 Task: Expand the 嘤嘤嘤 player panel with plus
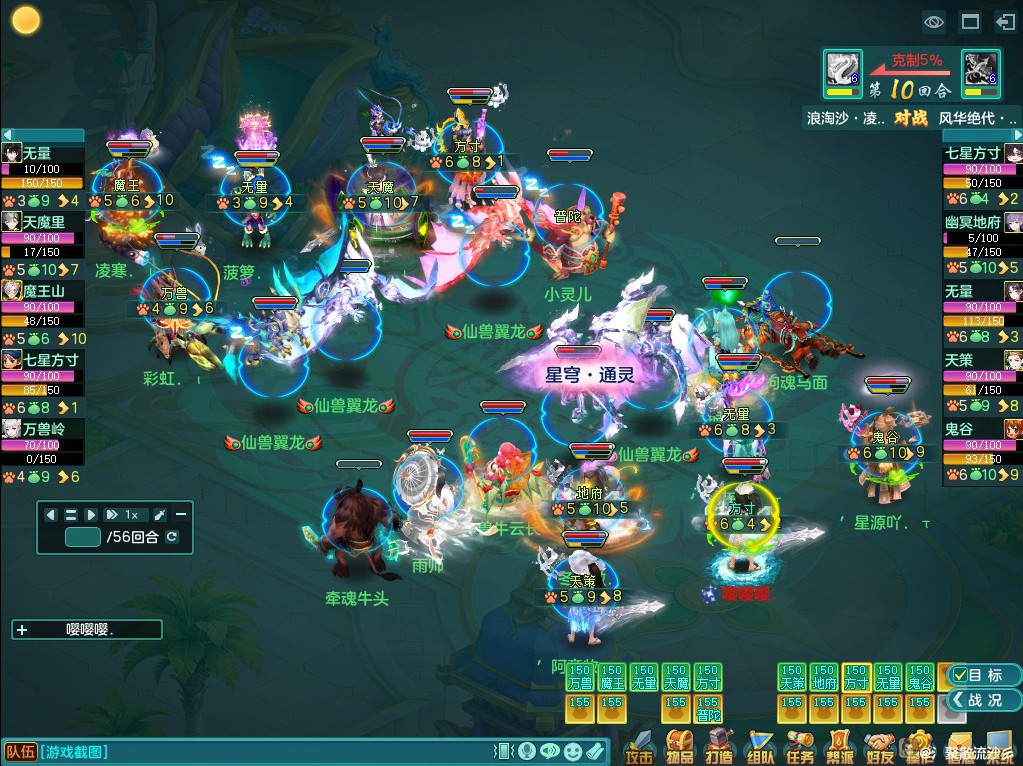[x=23, y=630]
